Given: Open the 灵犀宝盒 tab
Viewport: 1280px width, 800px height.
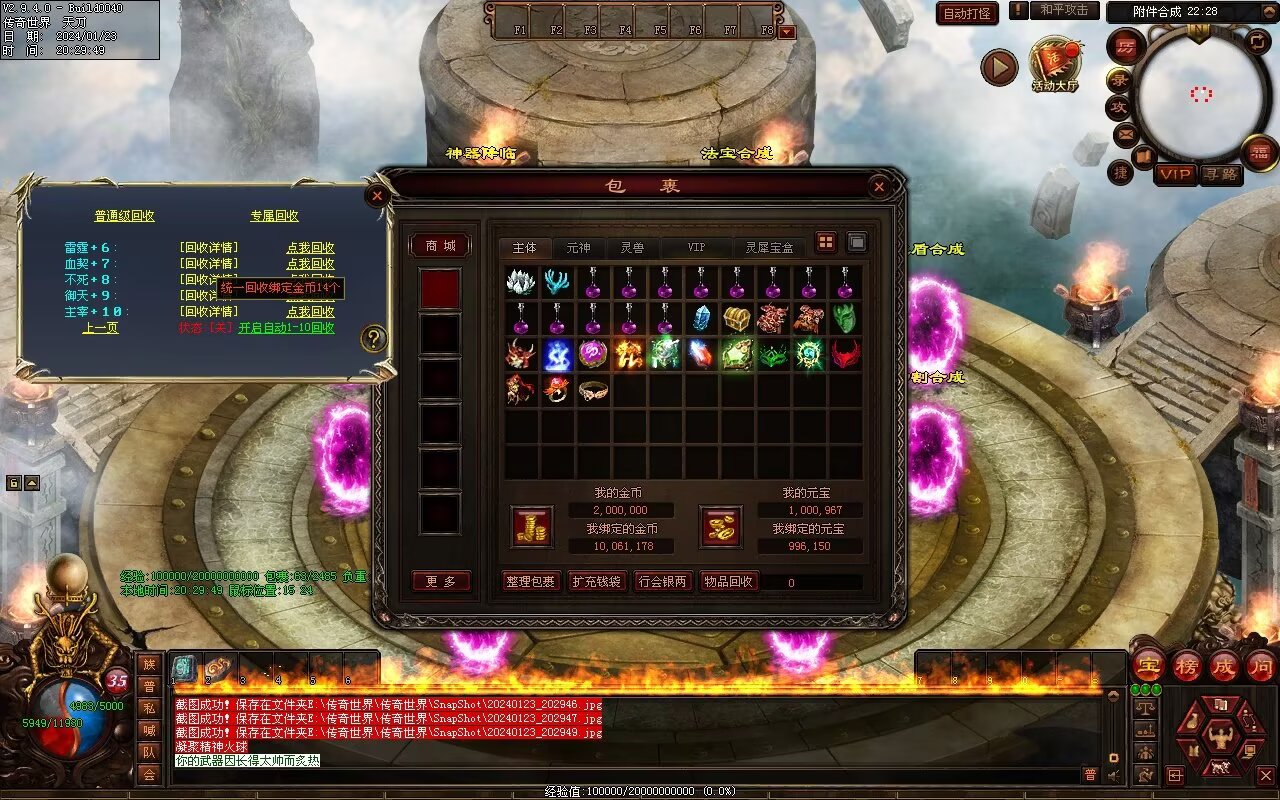Looking at the screenshot, I should (x=769, y=247).
